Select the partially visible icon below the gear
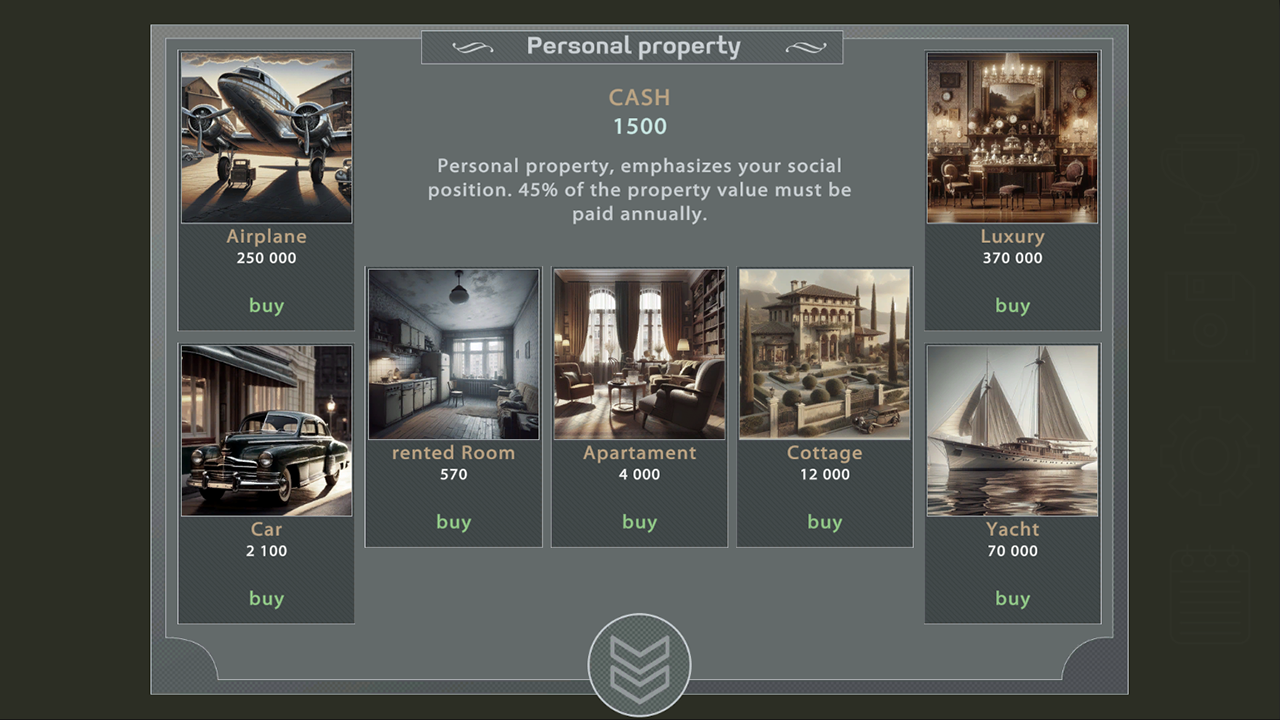Viewport: 1280px width, 720px height. (1209, 597)
